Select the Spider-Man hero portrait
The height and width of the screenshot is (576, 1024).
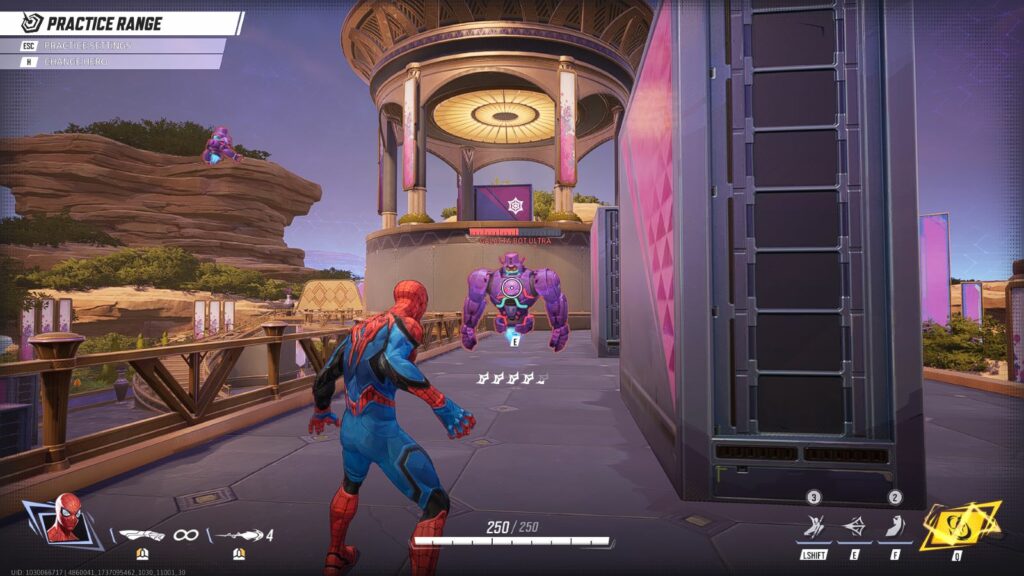coord(64,517)
